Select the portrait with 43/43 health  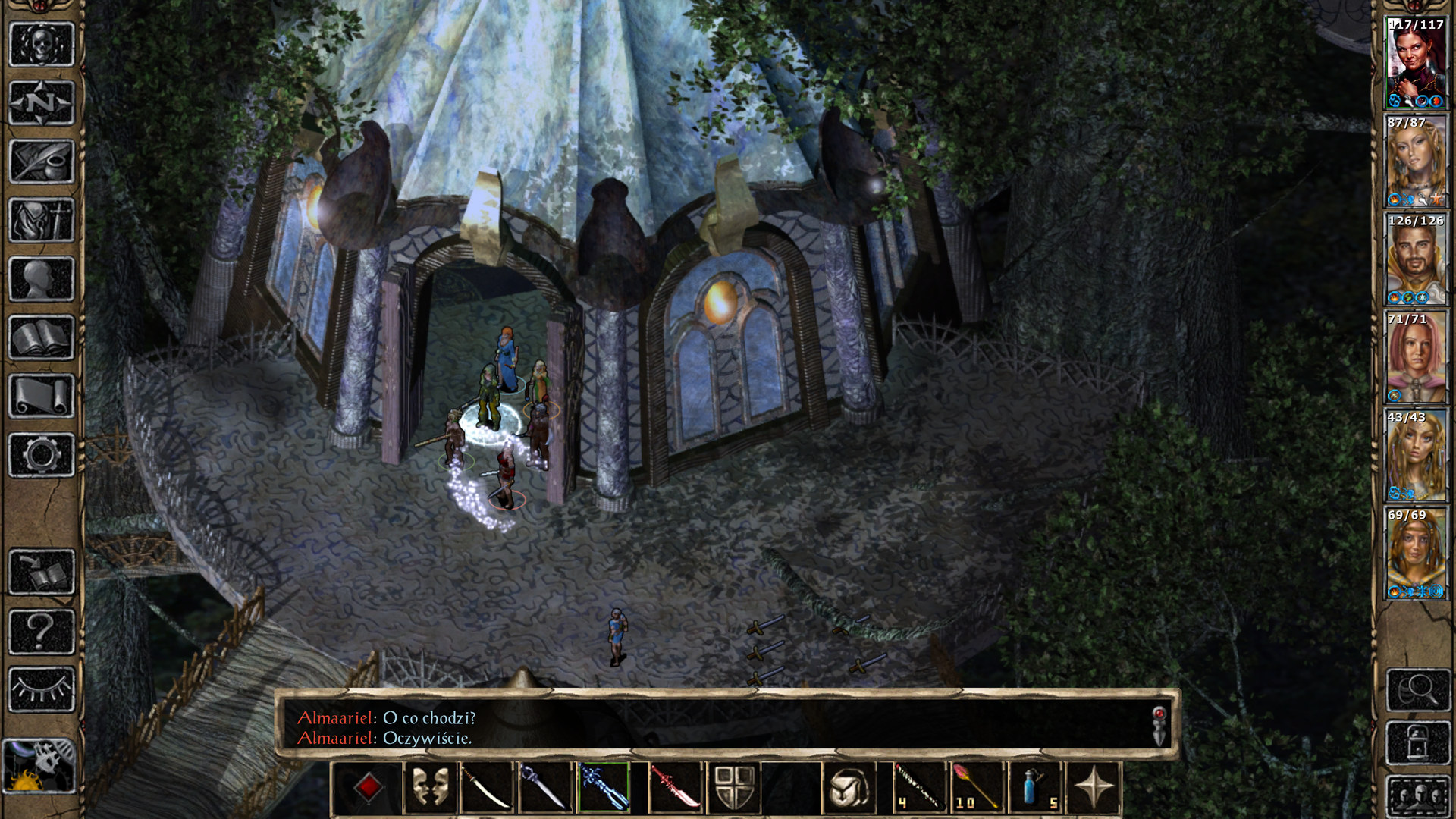(x=1416, y=457)
